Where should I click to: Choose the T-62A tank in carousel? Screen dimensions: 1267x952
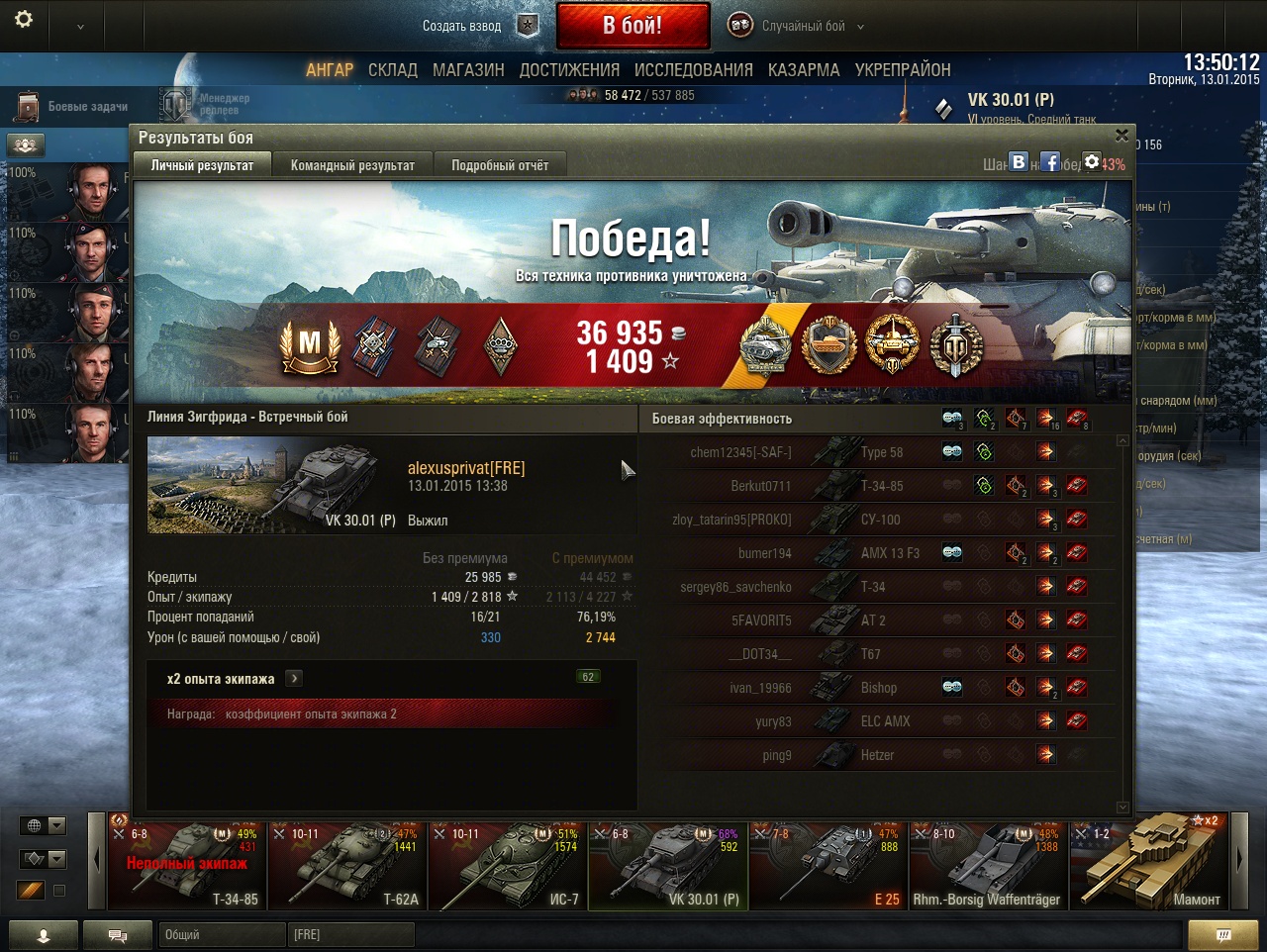pos(346,866)
